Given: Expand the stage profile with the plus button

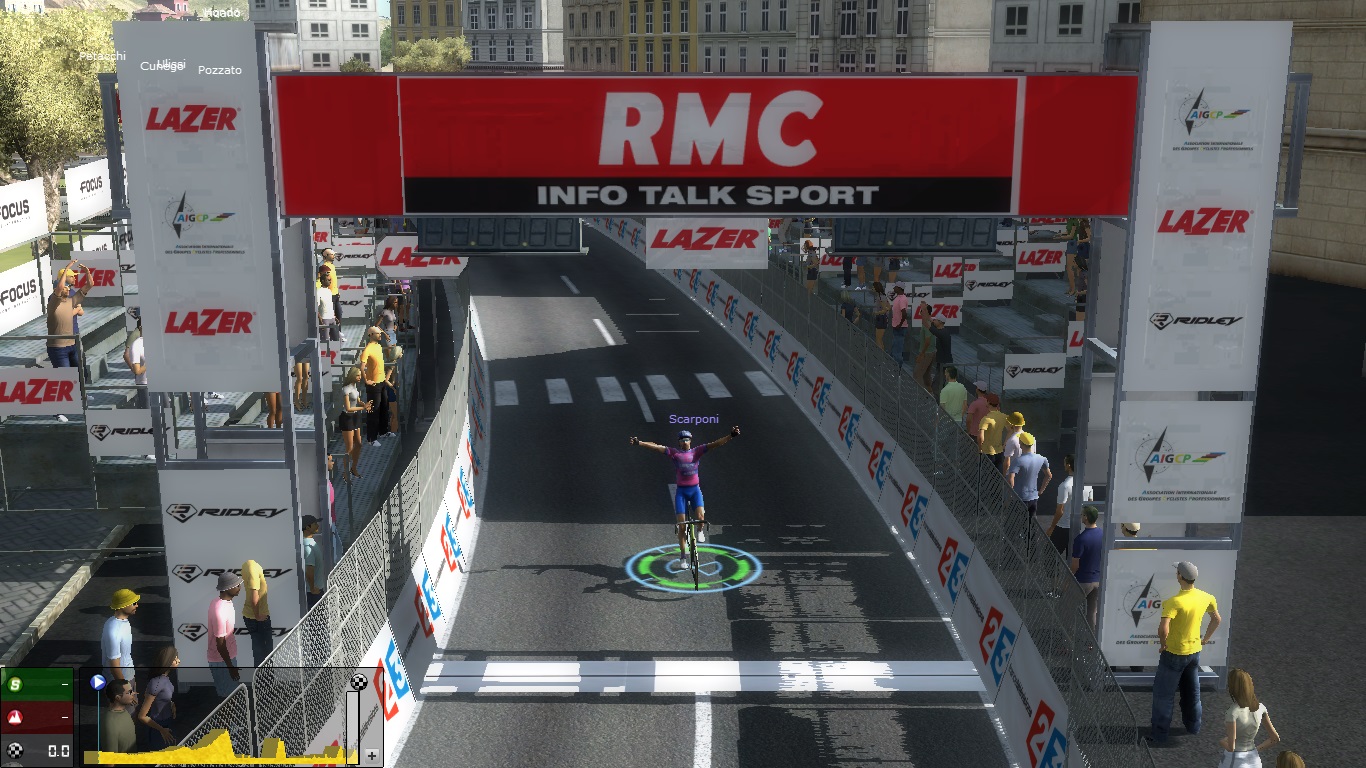Looking at the screenshot, I should coord(372,756).
